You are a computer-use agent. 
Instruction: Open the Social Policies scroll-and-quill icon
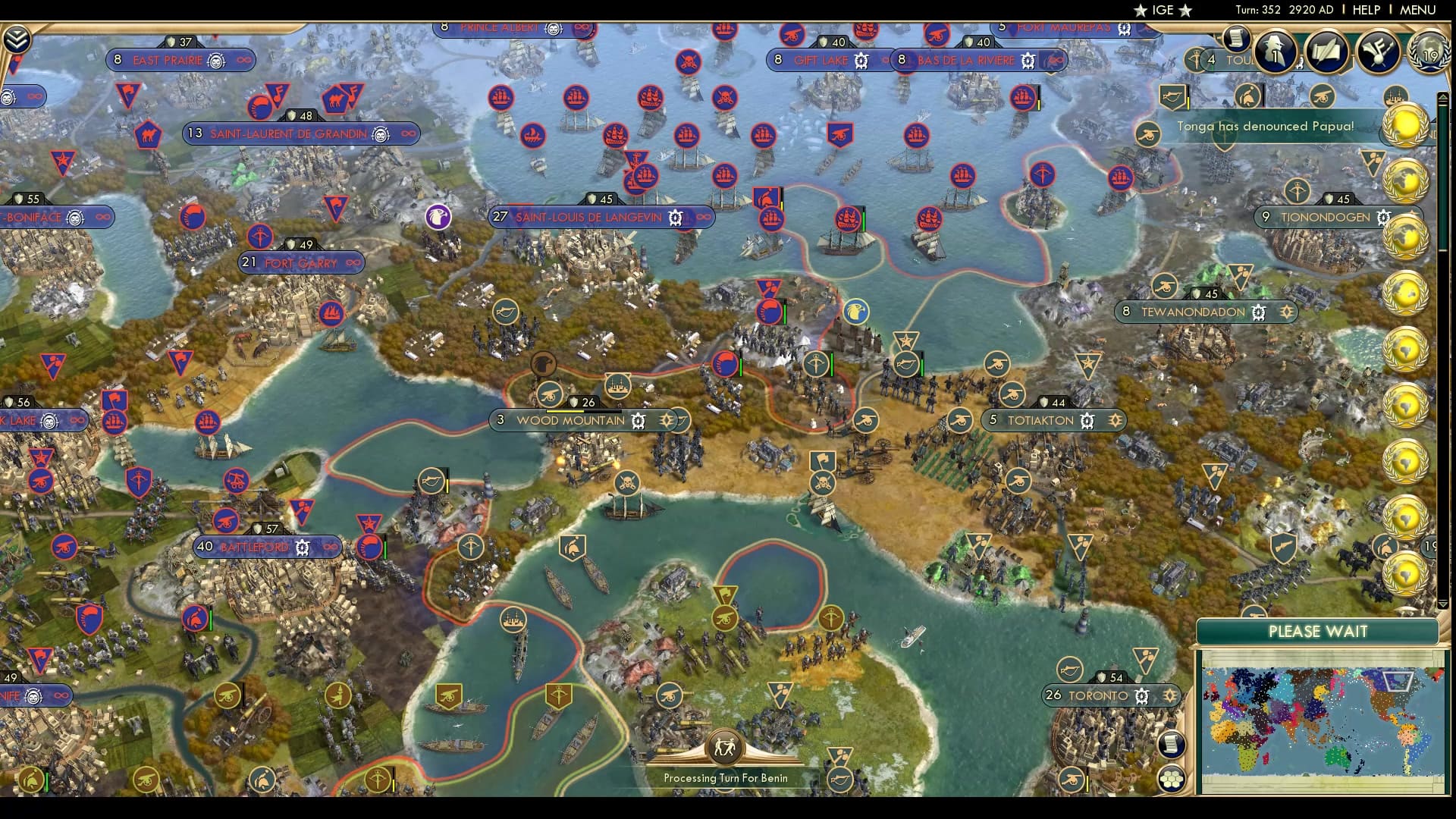(1326, 52)
